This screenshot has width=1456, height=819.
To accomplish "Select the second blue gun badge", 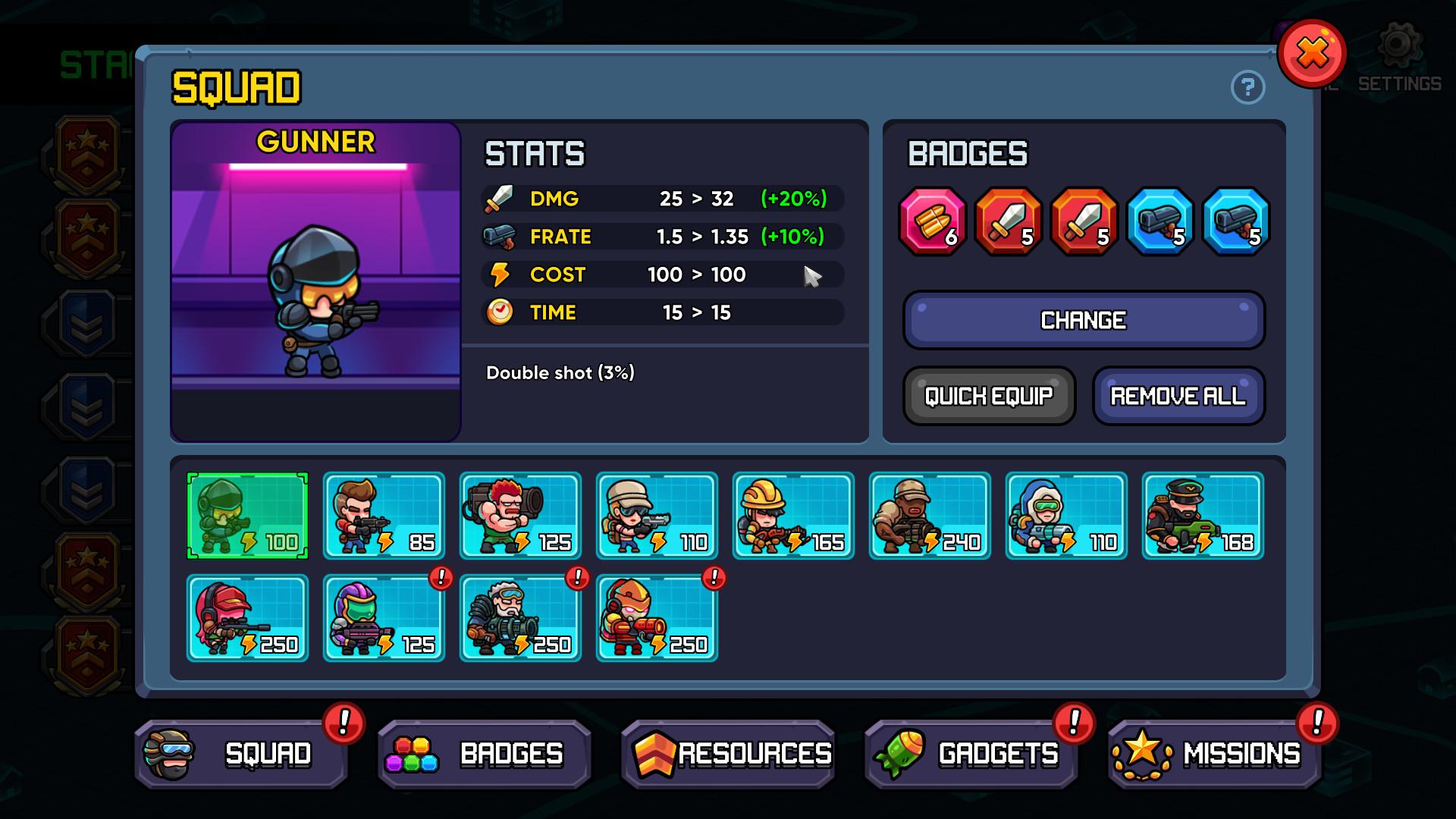I will point(1159,222).
